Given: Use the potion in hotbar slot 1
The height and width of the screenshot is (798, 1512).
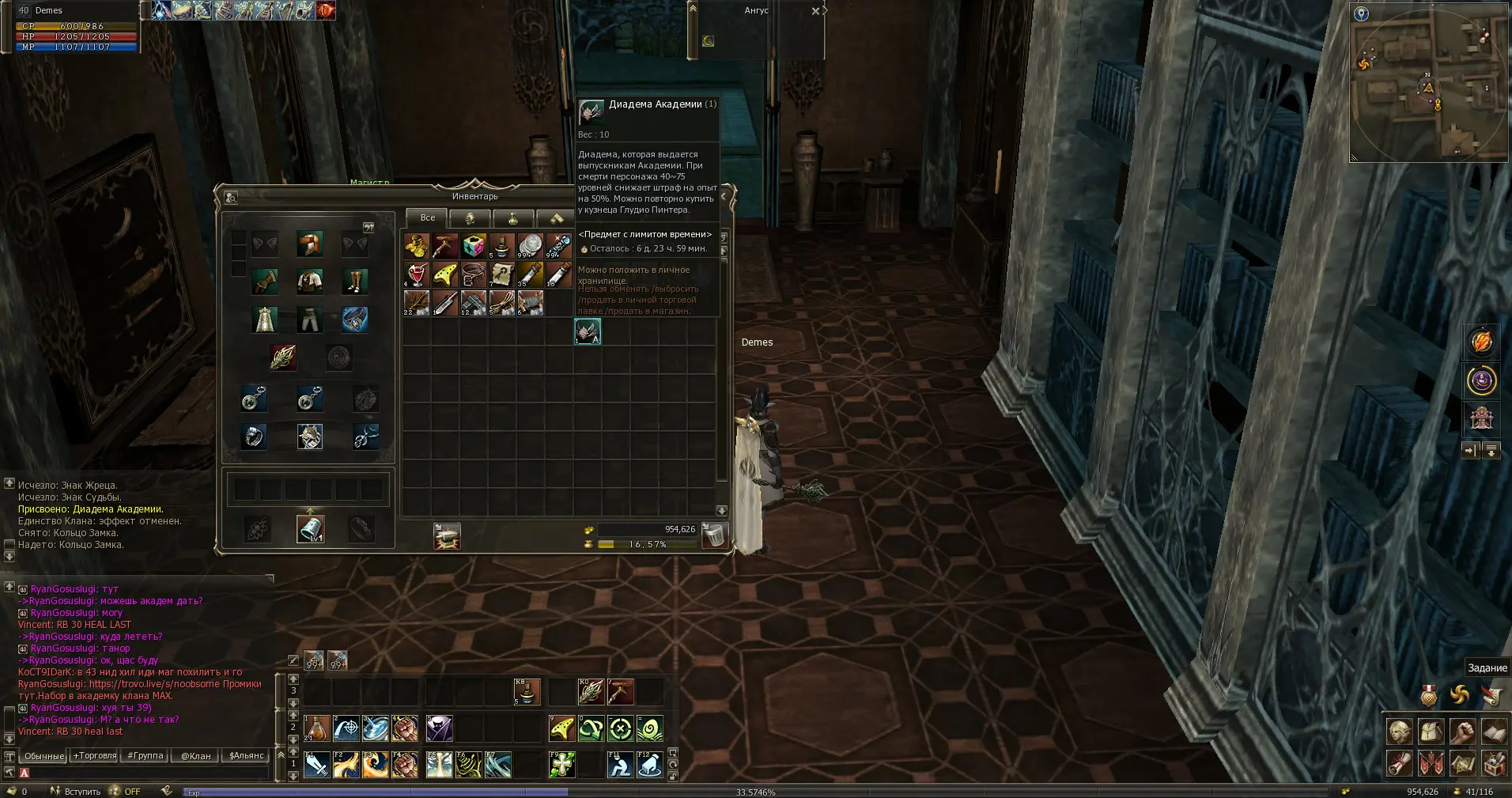Looking at the screenshot, I should coord(316,728).
